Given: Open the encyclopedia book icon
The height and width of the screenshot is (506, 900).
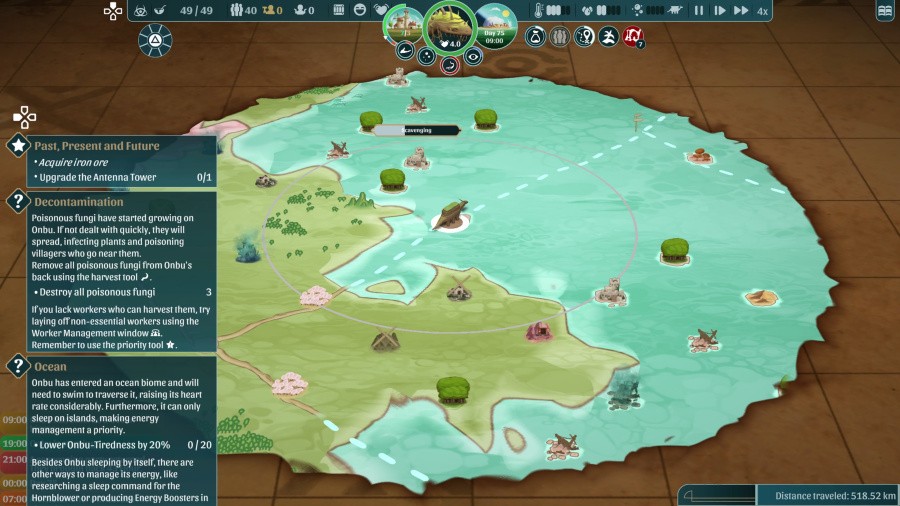Looking at the screenshot, I should click(x=884, y=11).
